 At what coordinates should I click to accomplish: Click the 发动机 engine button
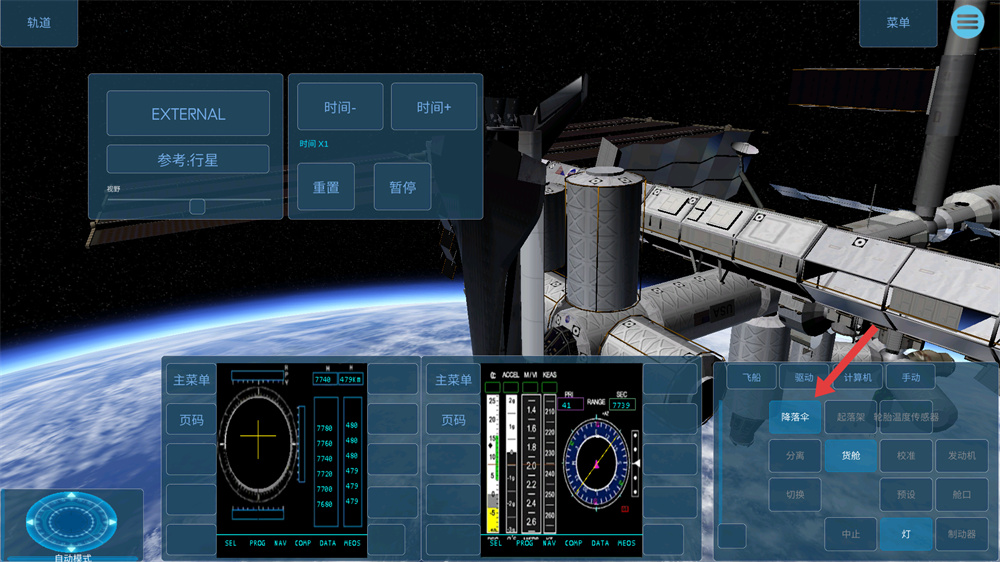click(961, 455)
